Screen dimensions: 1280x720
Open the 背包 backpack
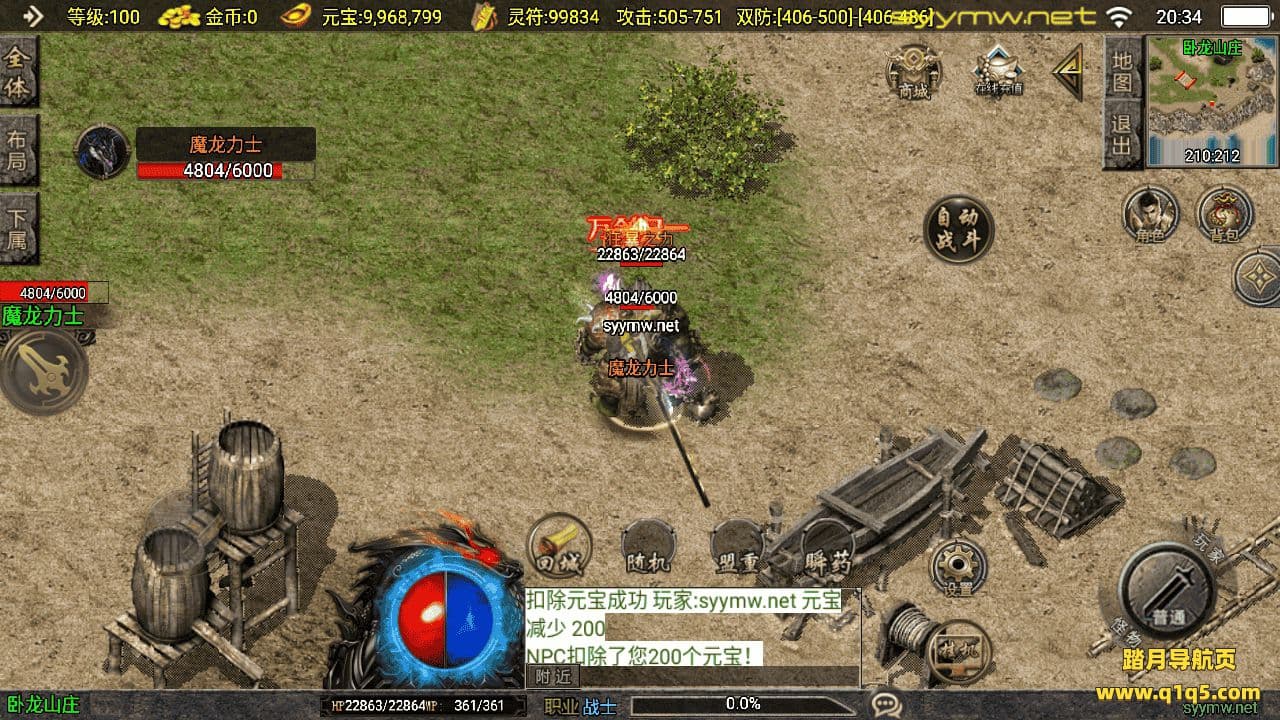[x=1223, y=214]
